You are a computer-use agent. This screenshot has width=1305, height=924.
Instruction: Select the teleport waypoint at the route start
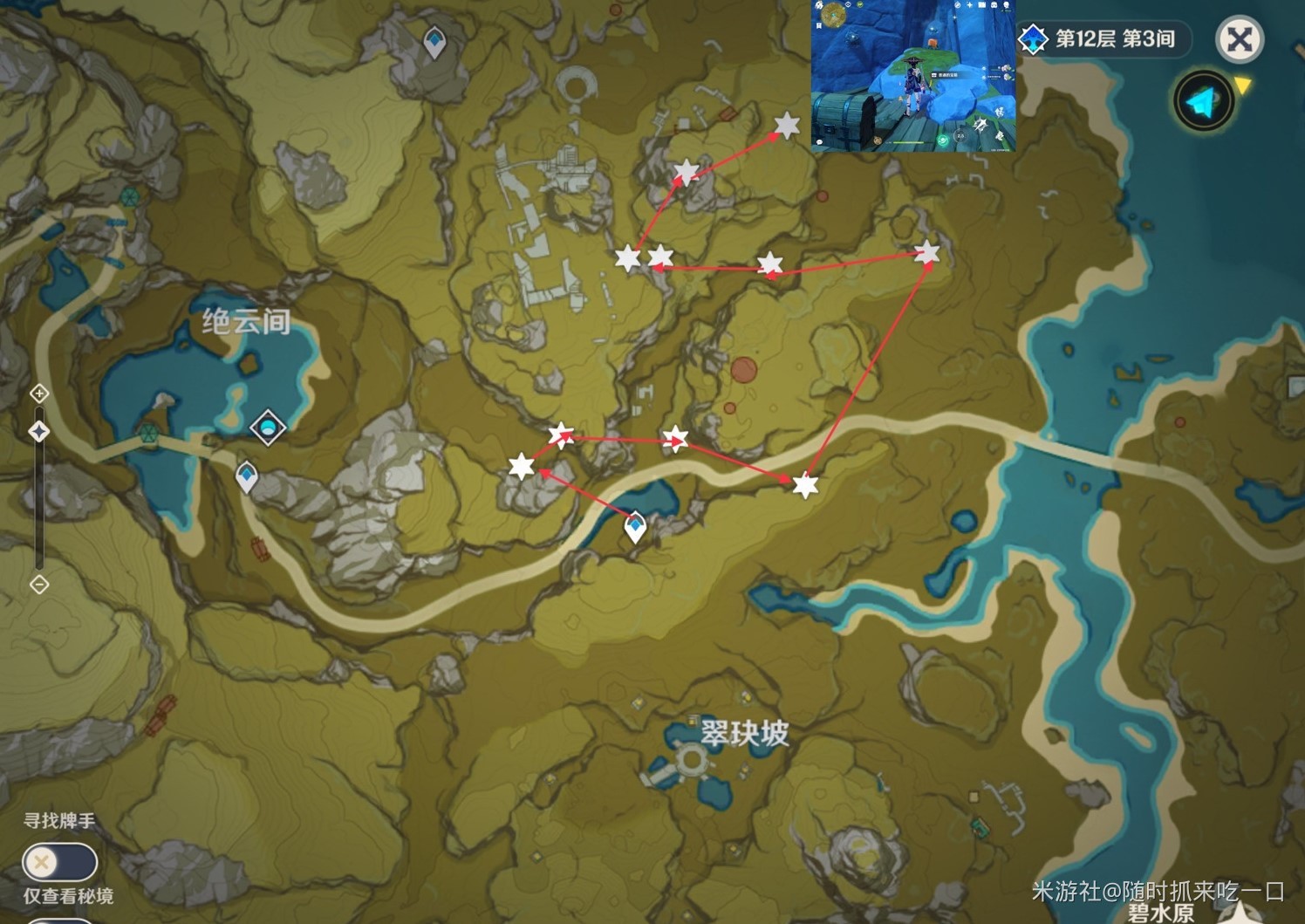(635, 527)
